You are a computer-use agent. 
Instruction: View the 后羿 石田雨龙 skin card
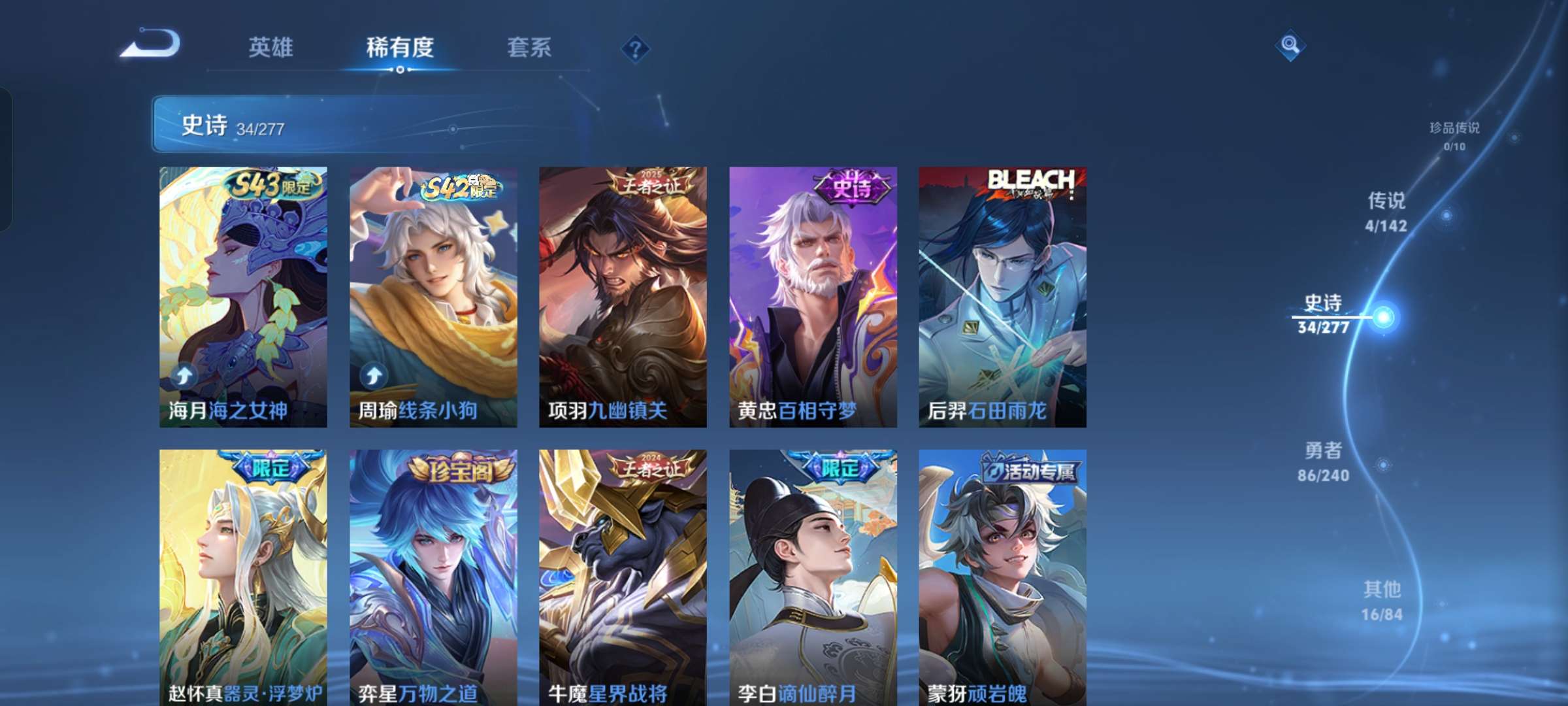click(x=1002, y=297)
